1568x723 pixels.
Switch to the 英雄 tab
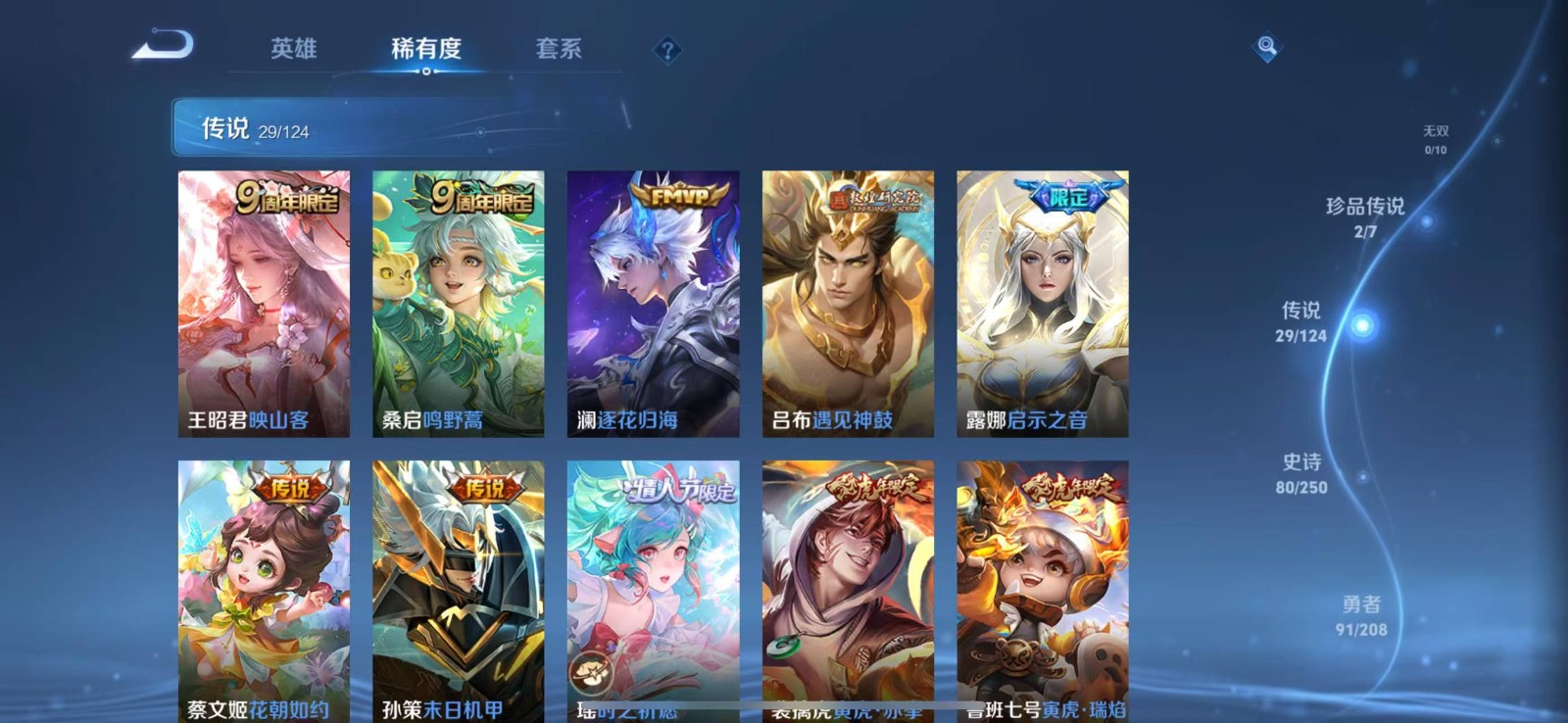[x=293, y=48]
